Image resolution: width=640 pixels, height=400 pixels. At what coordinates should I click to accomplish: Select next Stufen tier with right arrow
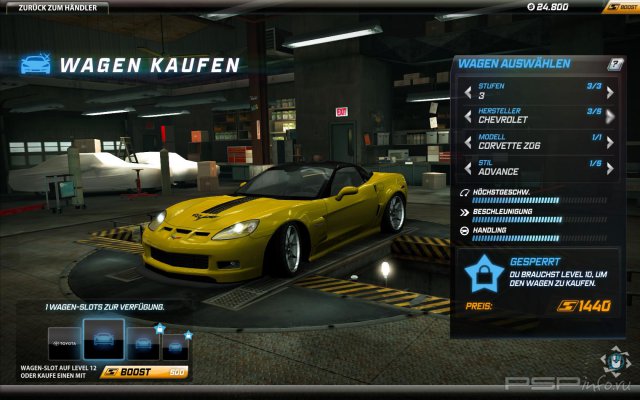click(x=610, y=92)
